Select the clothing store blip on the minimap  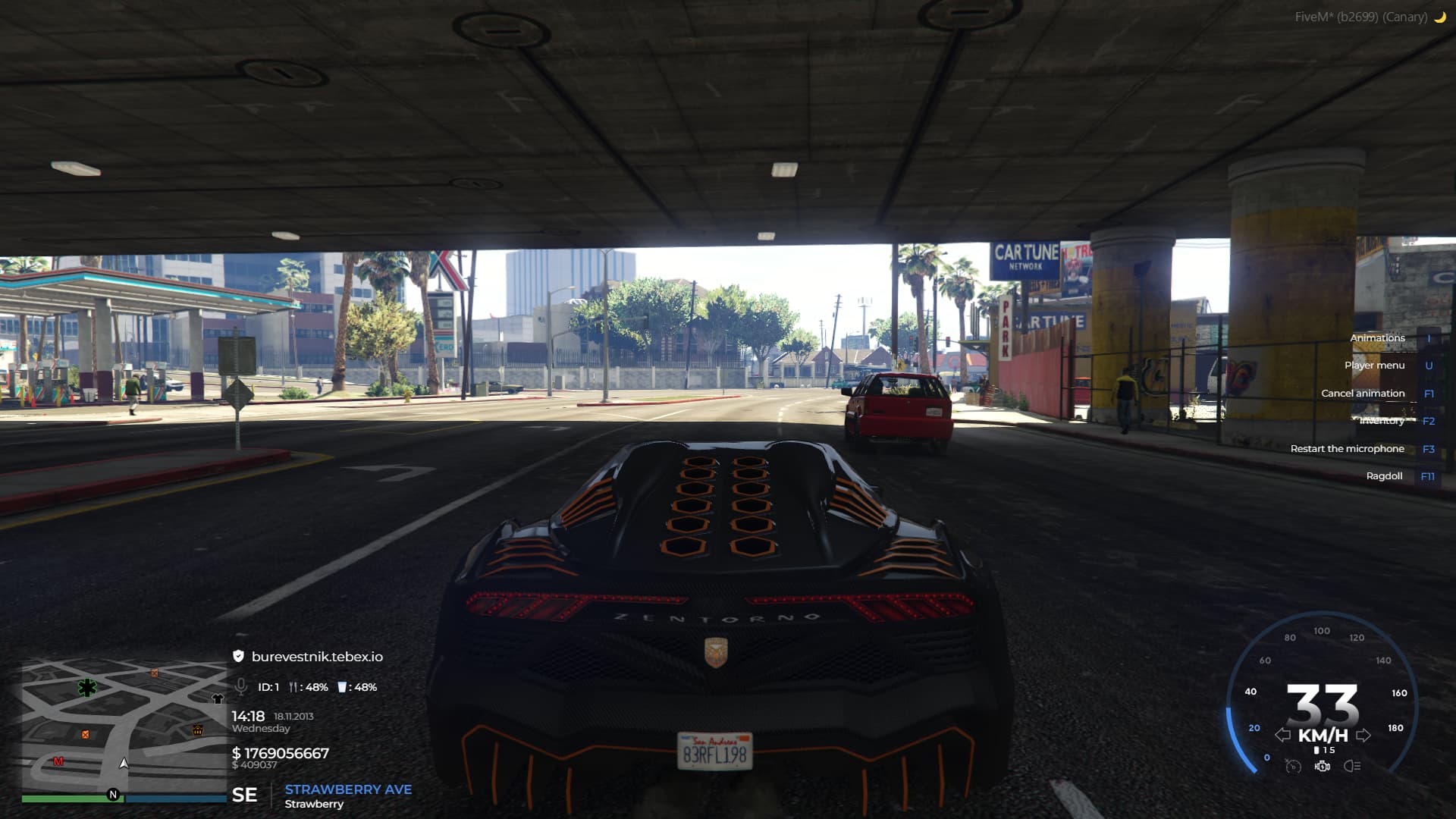point(218,698)
